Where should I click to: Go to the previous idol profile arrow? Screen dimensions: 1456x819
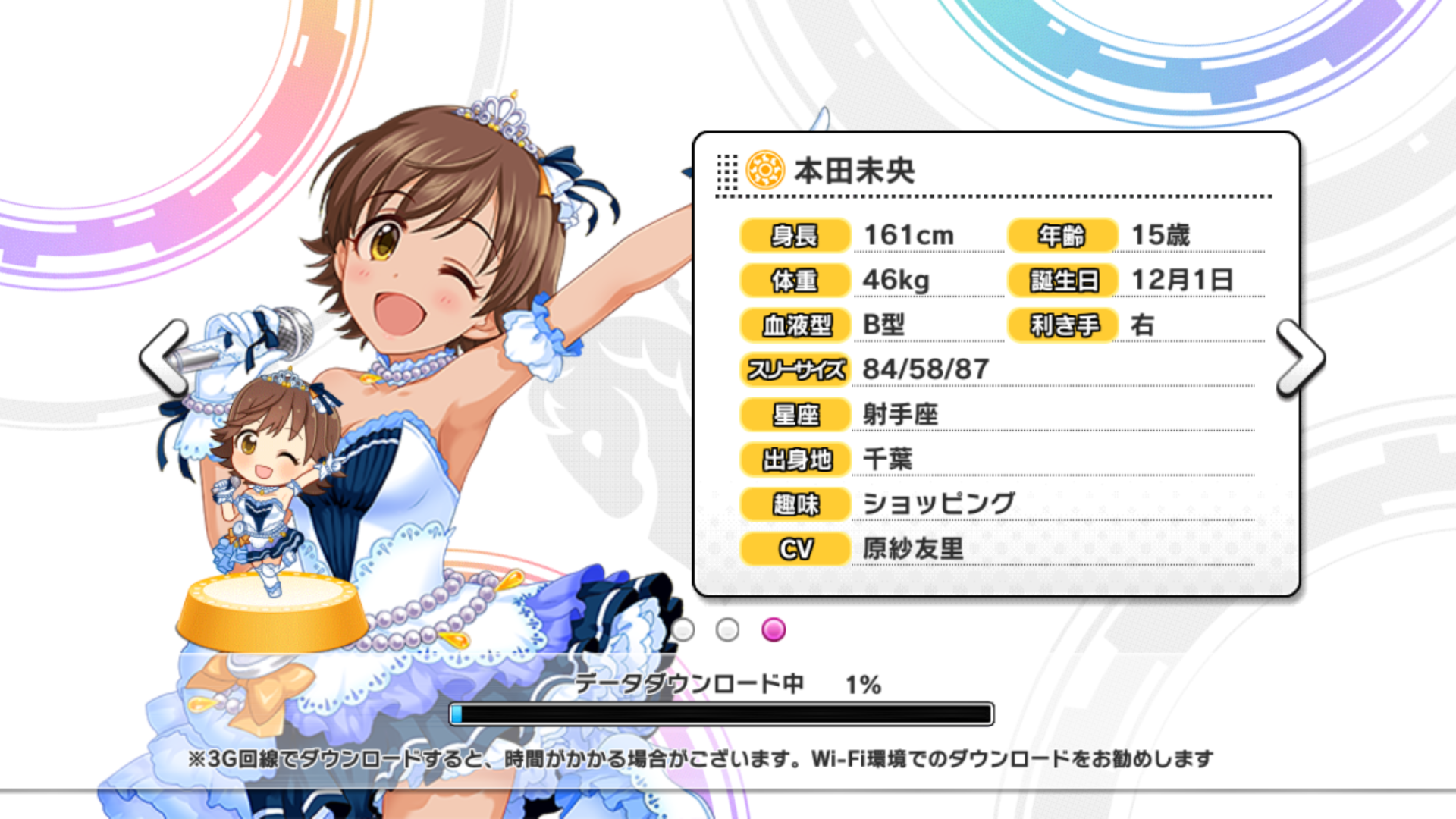click(164, 357)
